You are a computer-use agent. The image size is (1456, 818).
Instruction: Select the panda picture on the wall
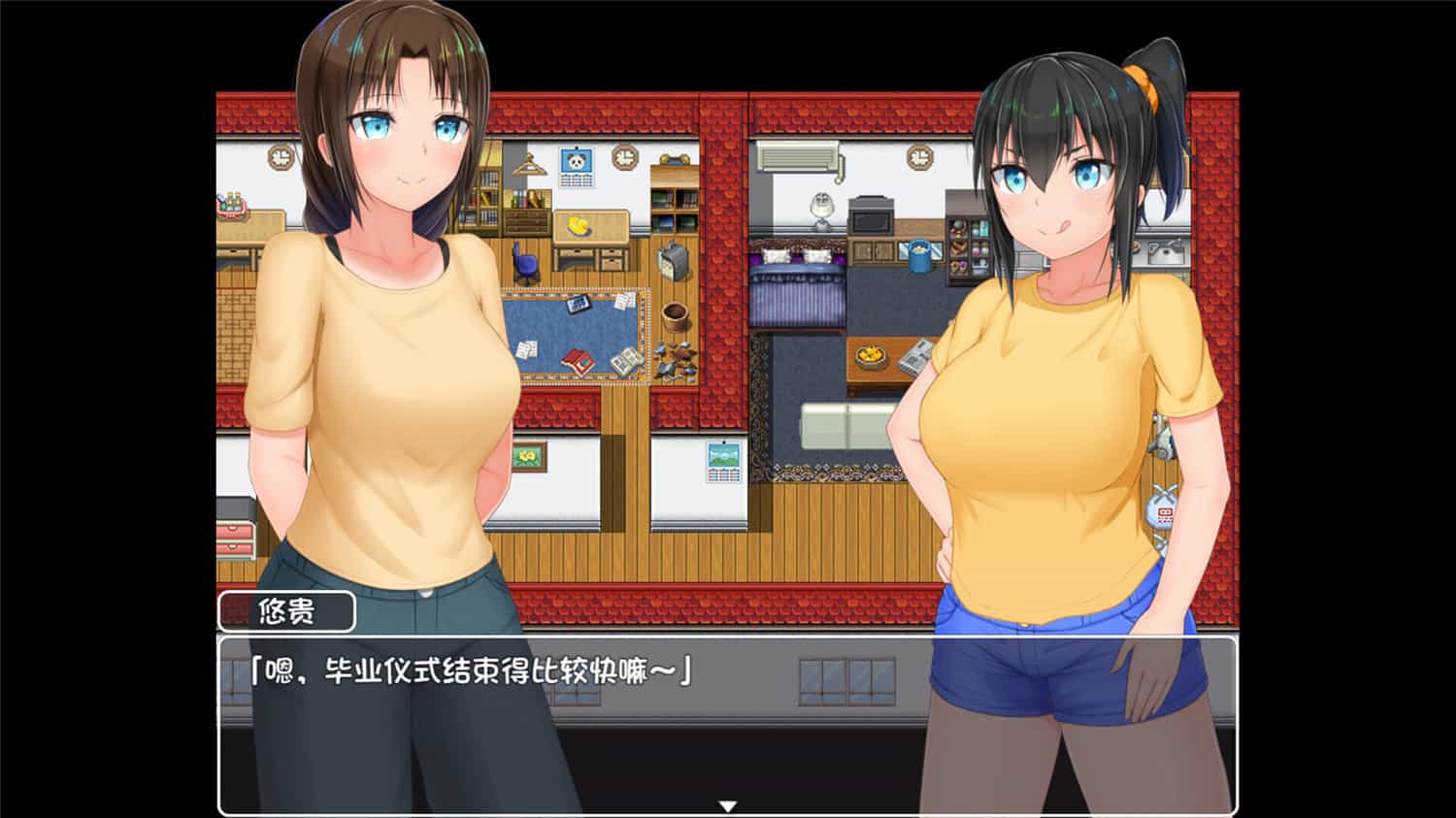point(577,163)
